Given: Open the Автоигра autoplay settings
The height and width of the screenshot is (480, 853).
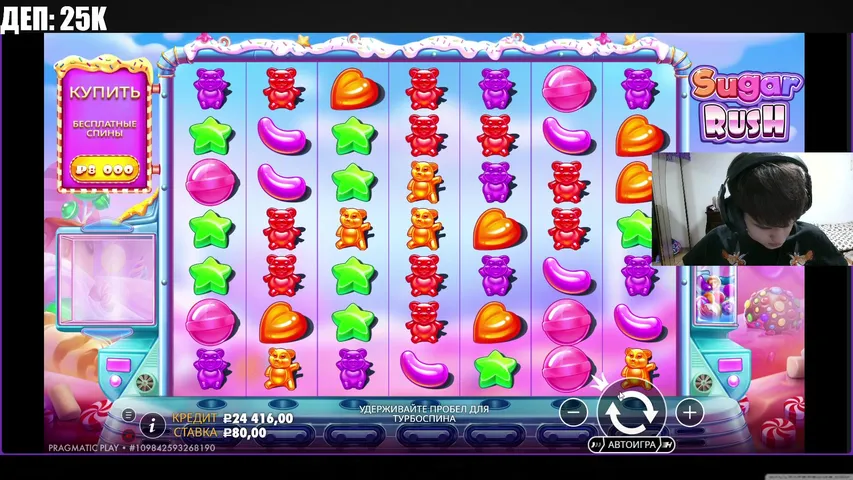Looking at the screenshot, I should (632, 444).
